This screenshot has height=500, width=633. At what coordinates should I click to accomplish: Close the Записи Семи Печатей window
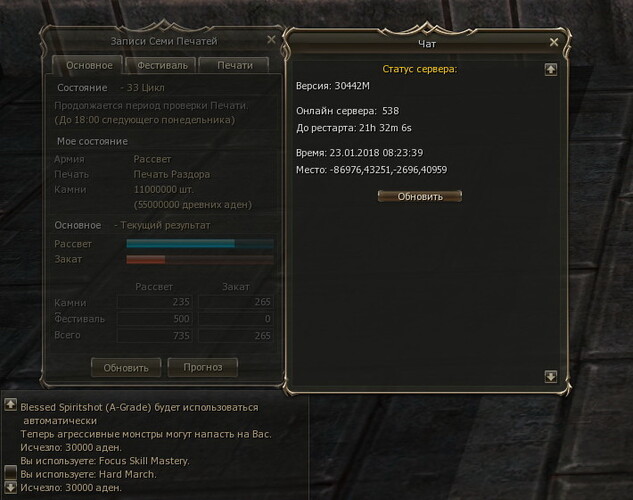[271, 40]
